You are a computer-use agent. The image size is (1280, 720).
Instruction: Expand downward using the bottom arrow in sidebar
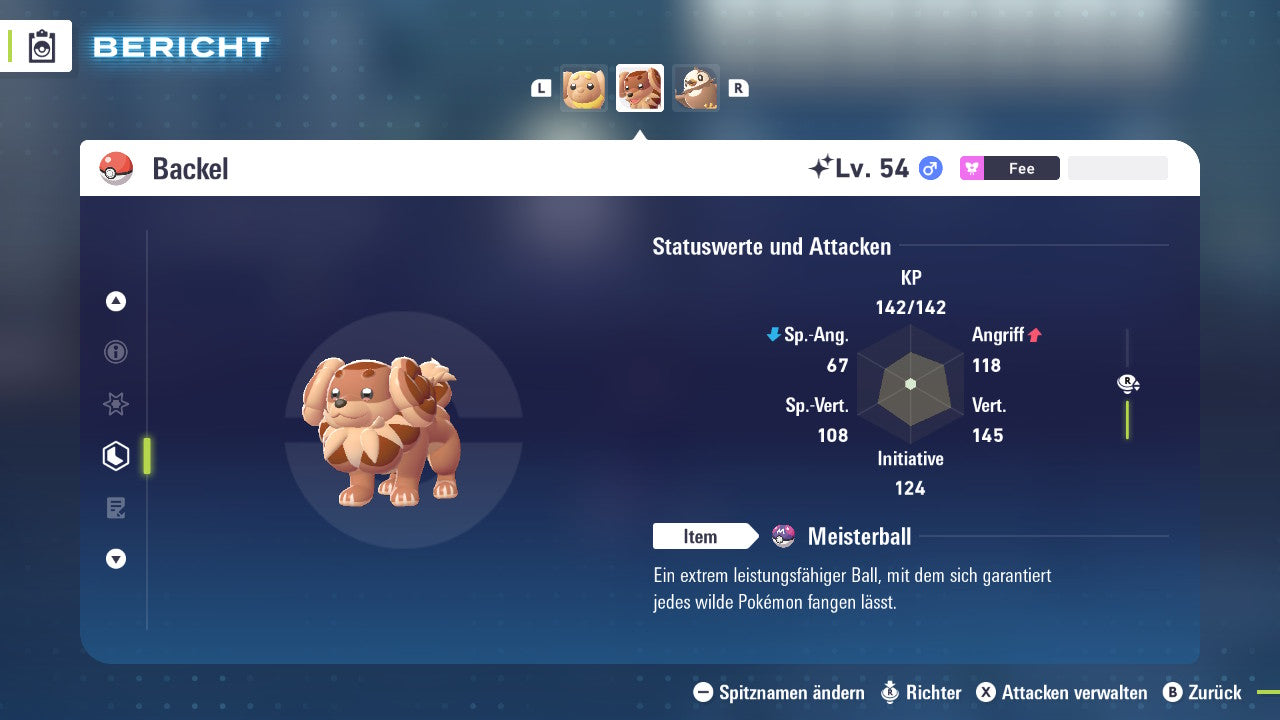(116, 559)
